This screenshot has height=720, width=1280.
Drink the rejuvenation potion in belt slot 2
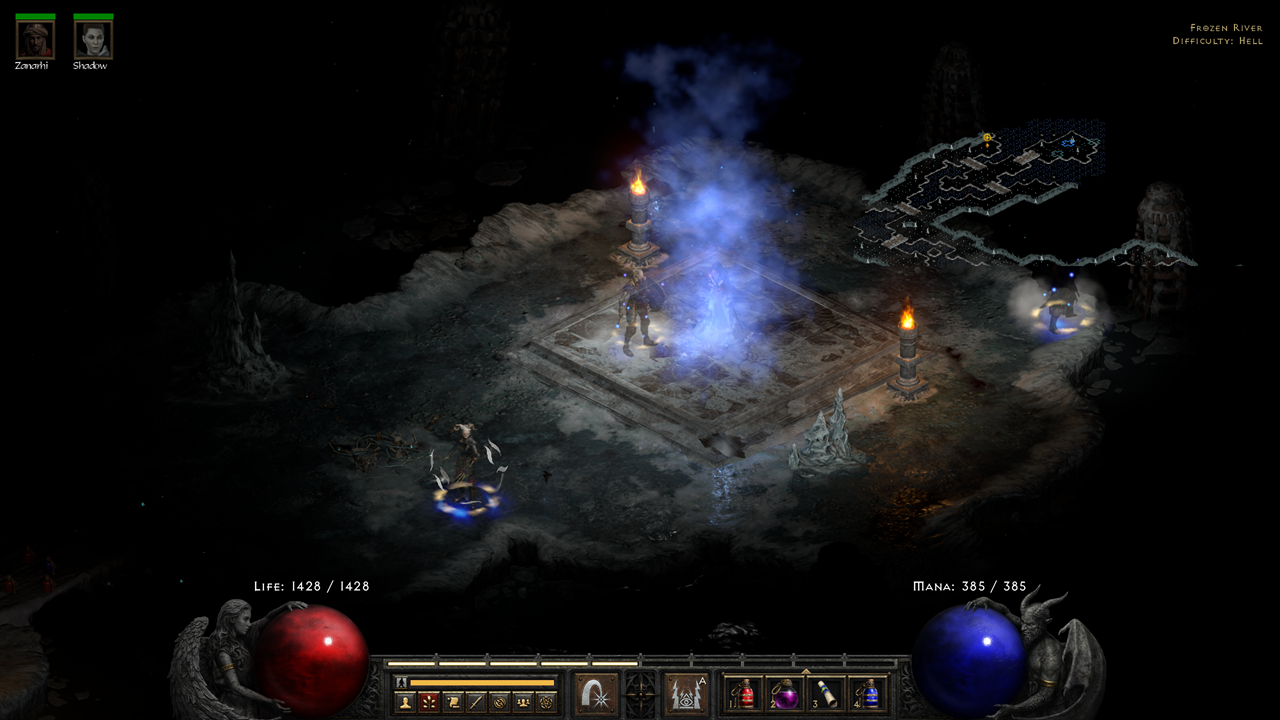[x=786, y=695]
